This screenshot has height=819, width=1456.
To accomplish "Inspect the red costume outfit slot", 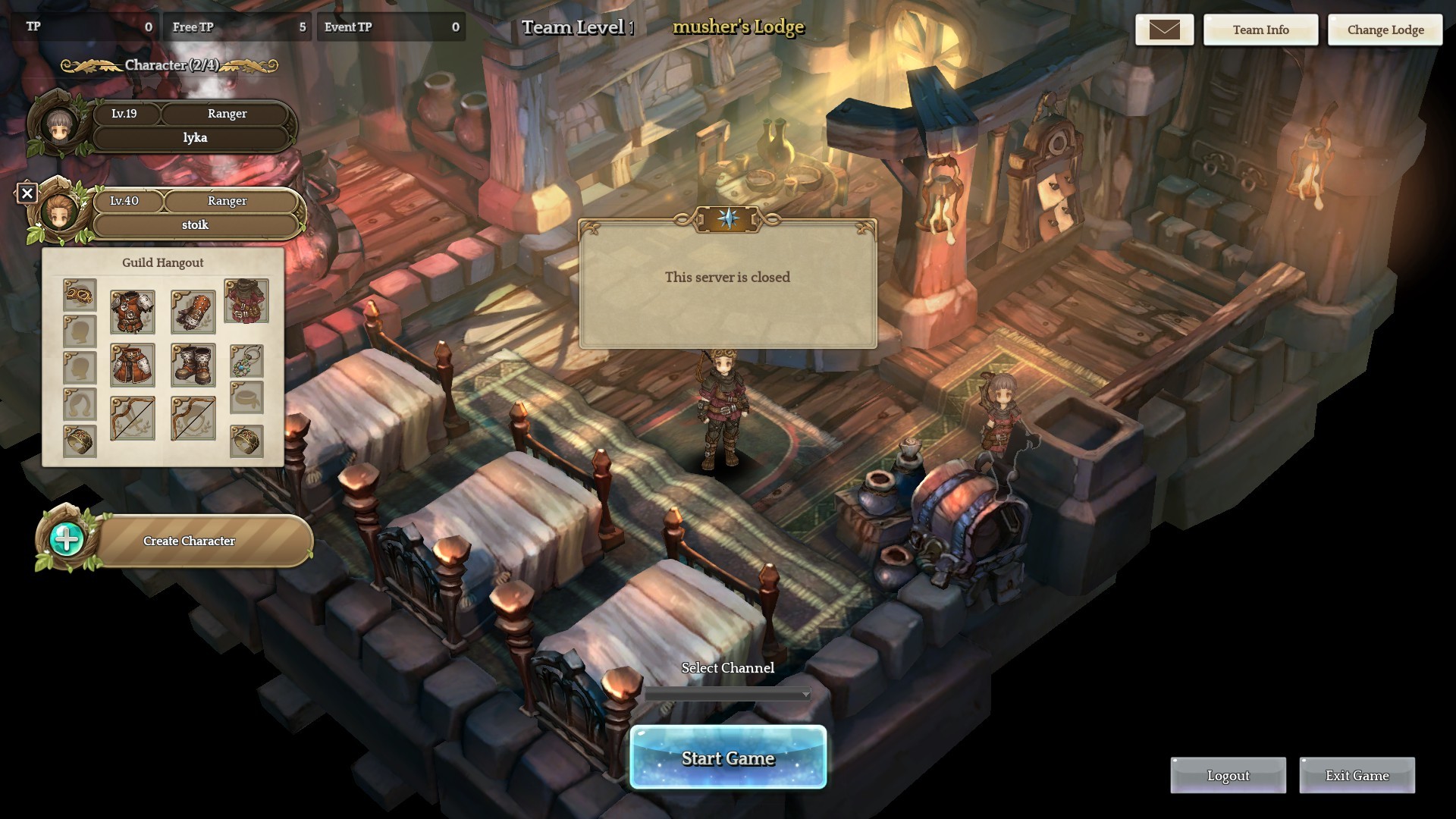I will pyautogui.click(x=246, y=300).
